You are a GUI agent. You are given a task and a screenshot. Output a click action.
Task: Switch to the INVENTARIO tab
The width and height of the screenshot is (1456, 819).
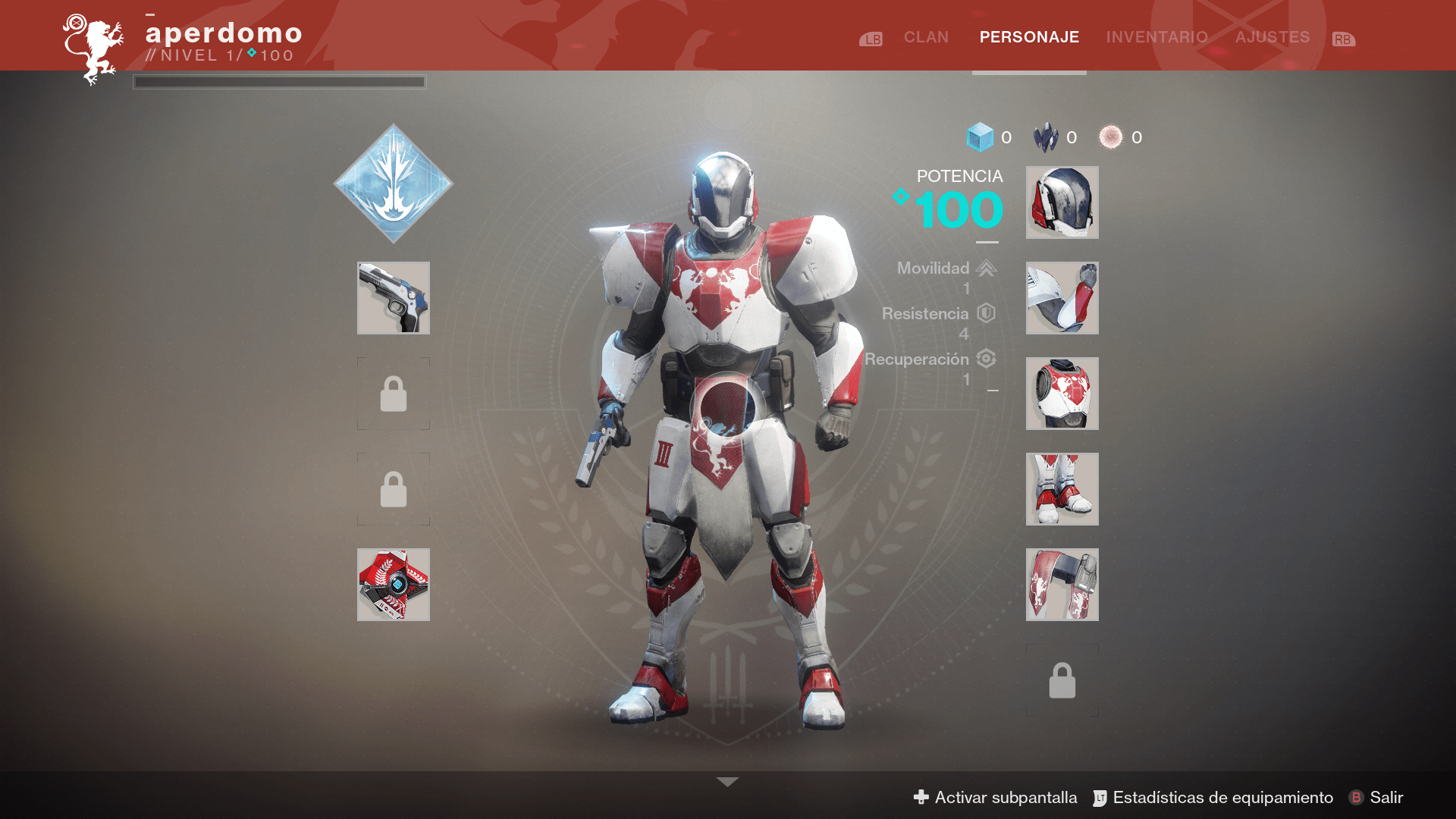[1156, 36]
